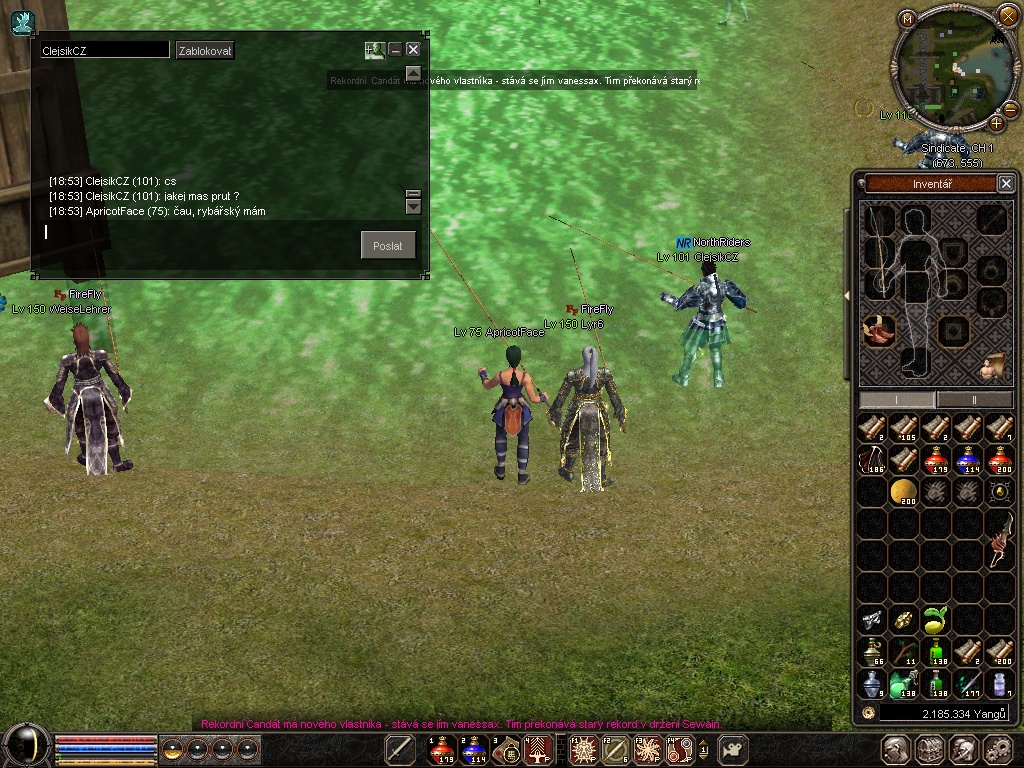Add ClejsikCZ as a friend
The image size is (1024, 768).
pyautogui.click(x=374, y=49)
